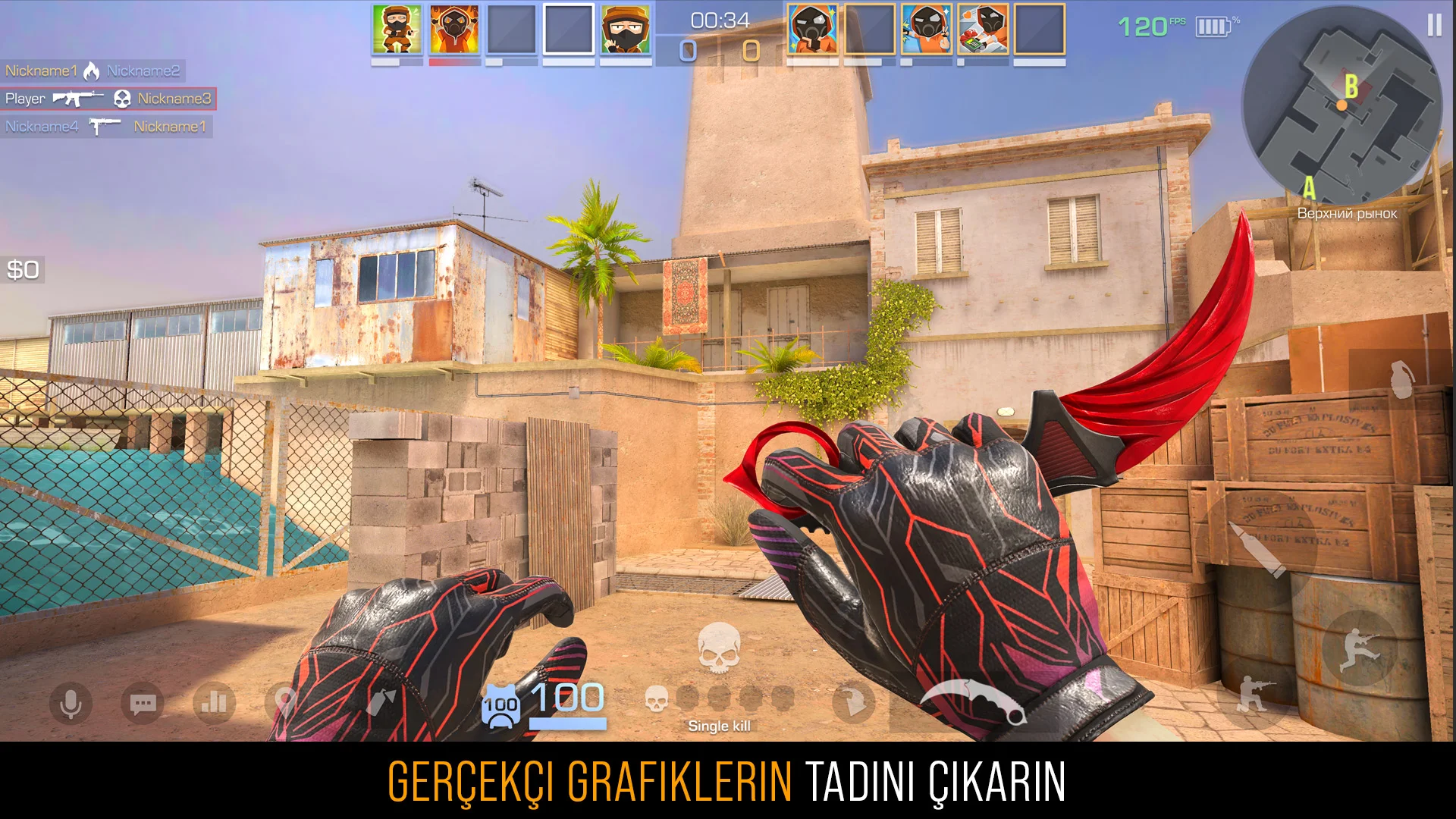Select the bandit with hat avatar
The width and height of the screenshot is (1456, 819).
pyautogui.click(x=626, y=30)
